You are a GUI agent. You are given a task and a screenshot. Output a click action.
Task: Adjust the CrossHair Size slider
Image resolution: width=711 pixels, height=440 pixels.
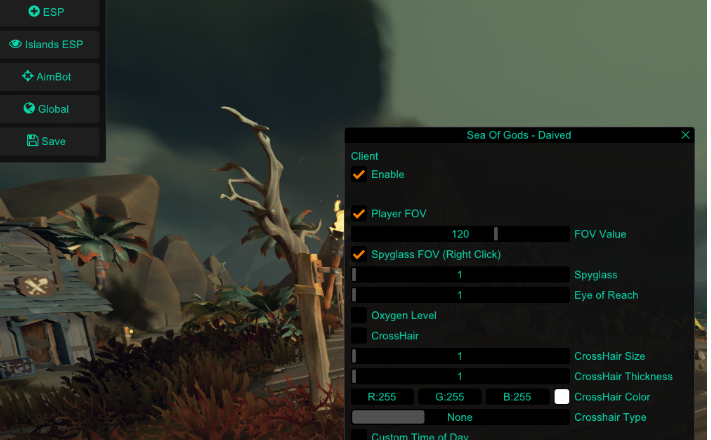pos(460,356)
